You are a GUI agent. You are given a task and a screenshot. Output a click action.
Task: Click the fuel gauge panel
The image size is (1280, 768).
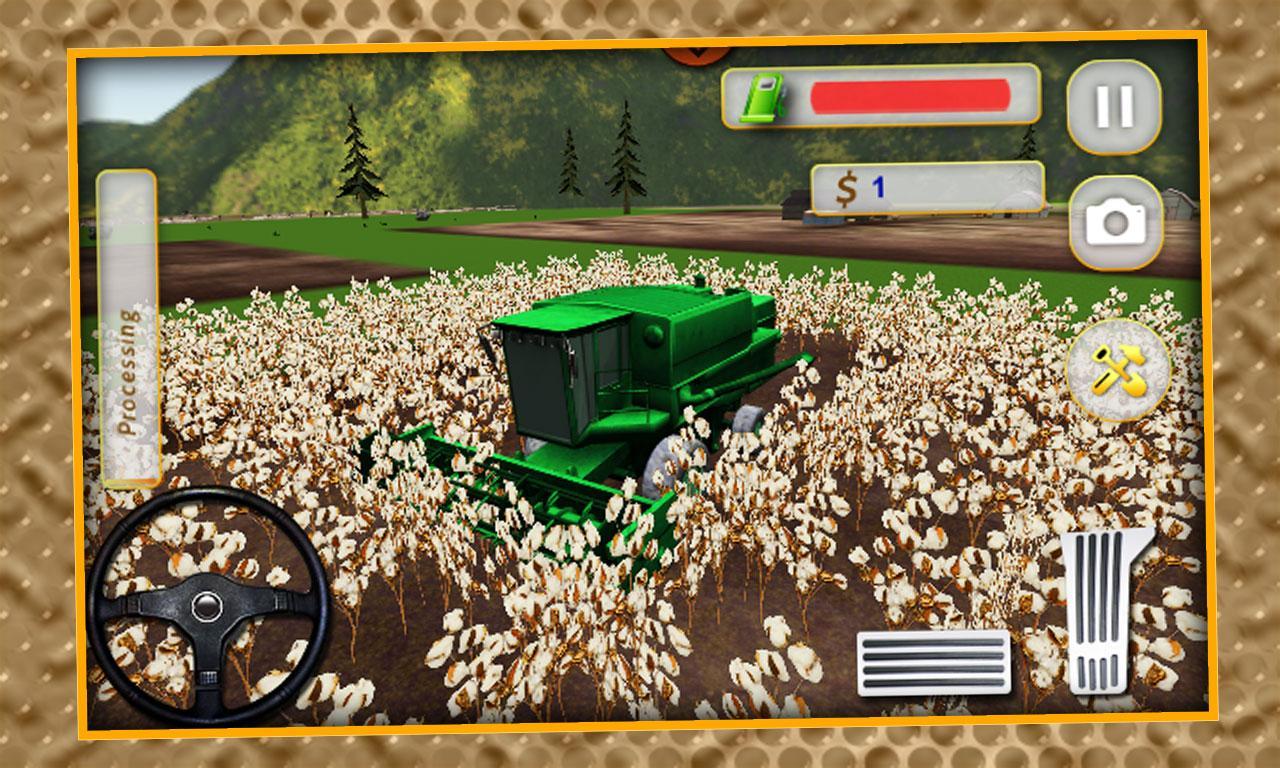point(880,97)
